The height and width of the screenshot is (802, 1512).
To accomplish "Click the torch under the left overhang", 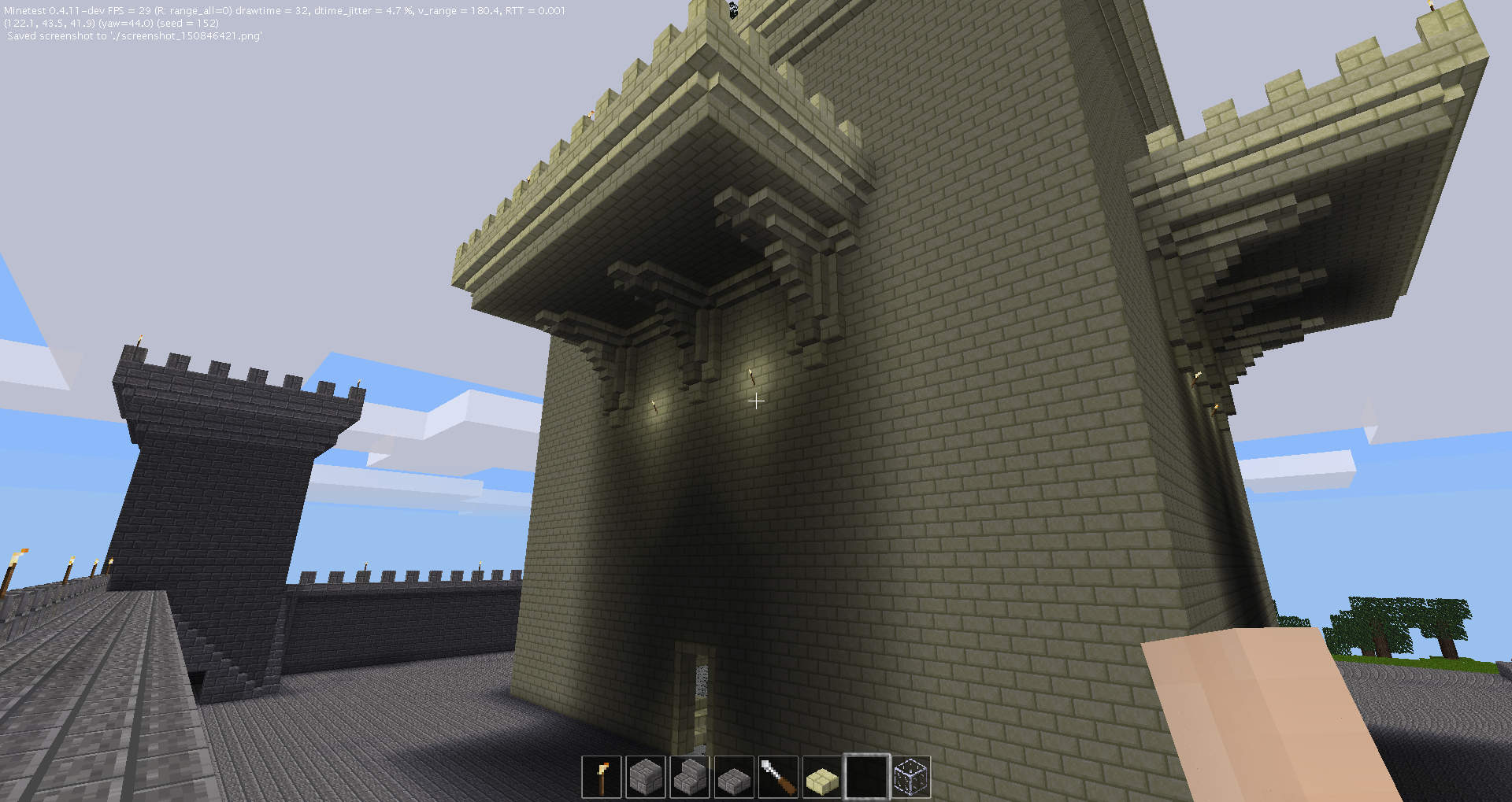I will [x=654, y=406].
